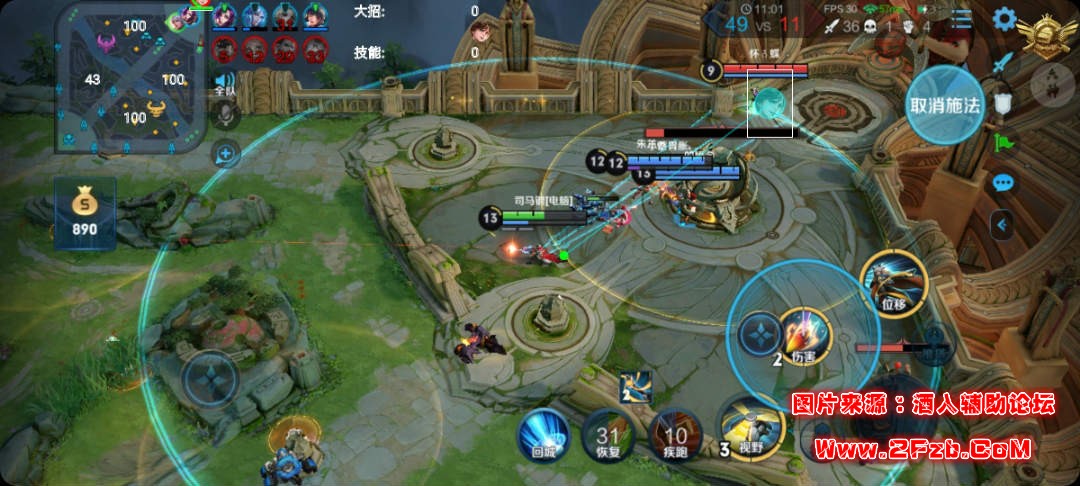Tap the left movement joystick
The width and height of the screenshot is (1080, 486).
click(x=209, y=380)
